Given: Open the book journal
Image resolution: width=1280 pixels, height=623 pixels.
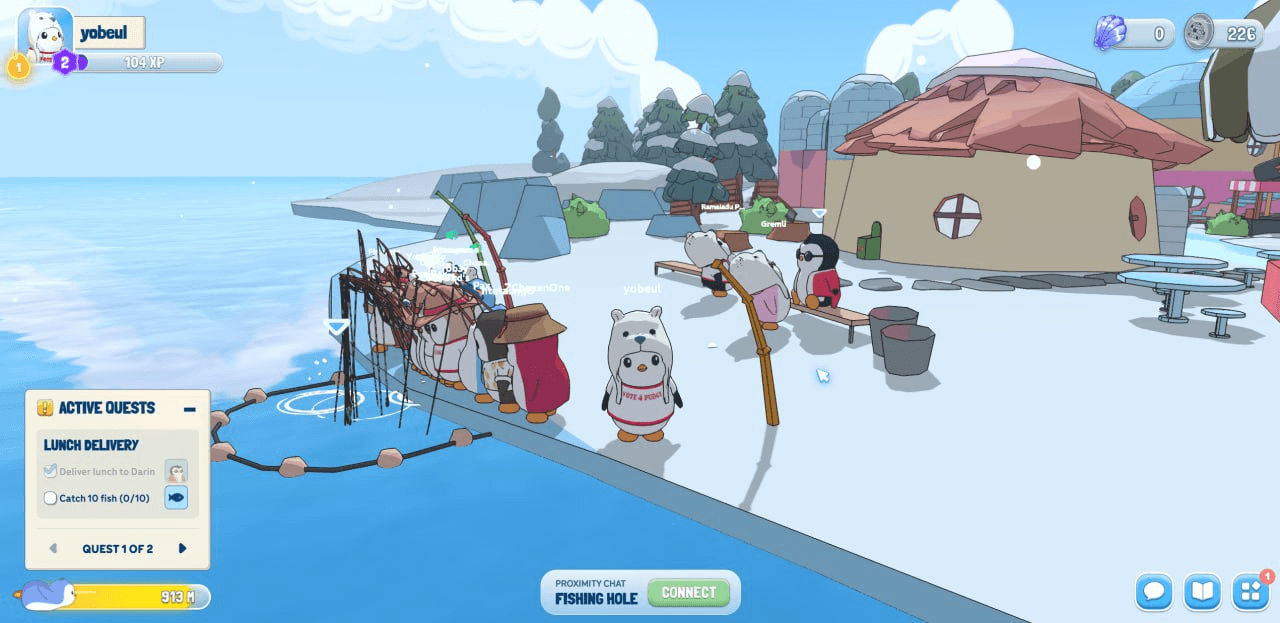Looking at the screenshot, I should [1202, 591].
